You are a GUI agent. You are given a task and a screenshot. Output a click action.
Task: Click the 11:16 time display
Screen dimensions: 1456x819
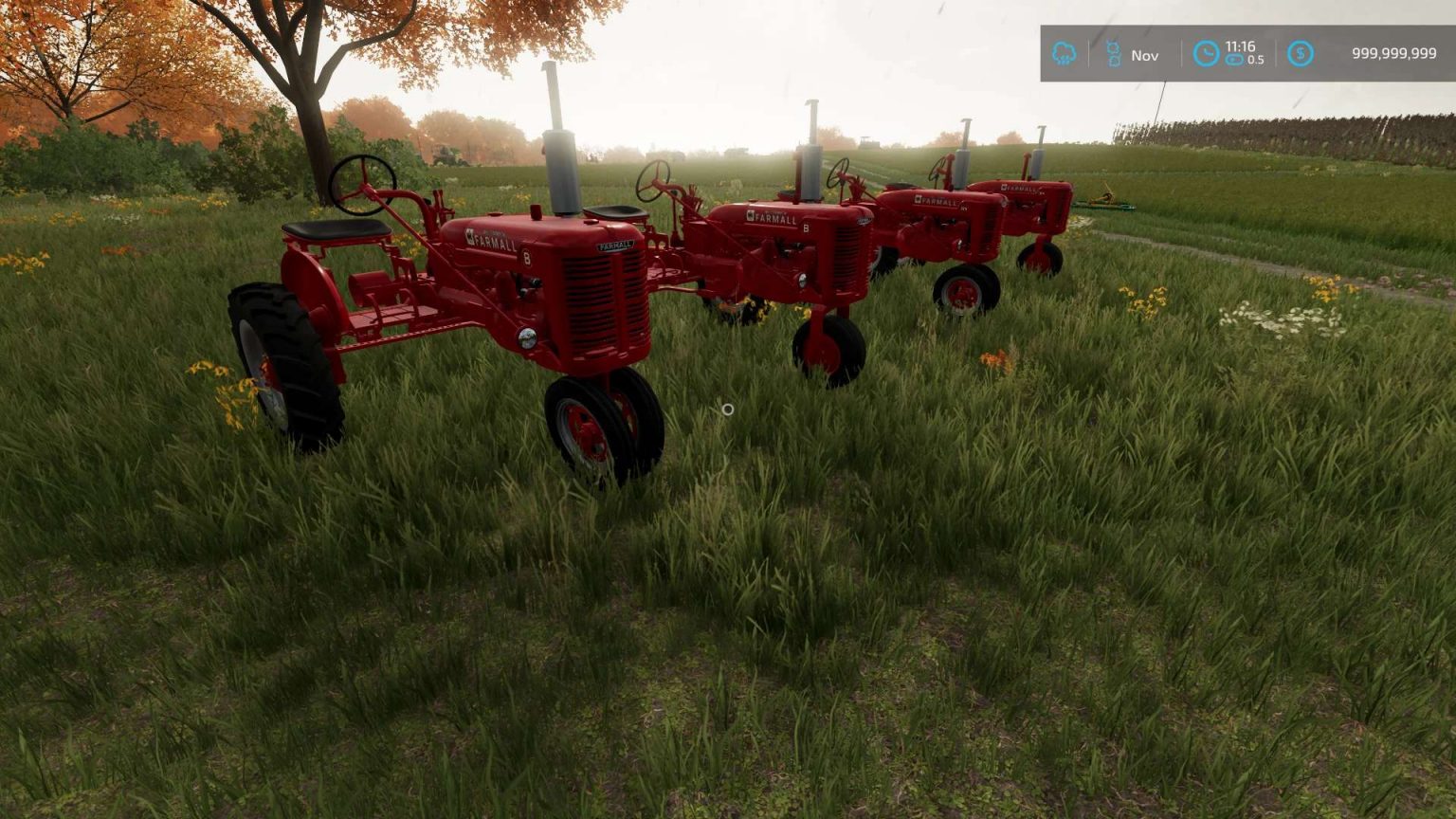click(x=1239, y=45)
